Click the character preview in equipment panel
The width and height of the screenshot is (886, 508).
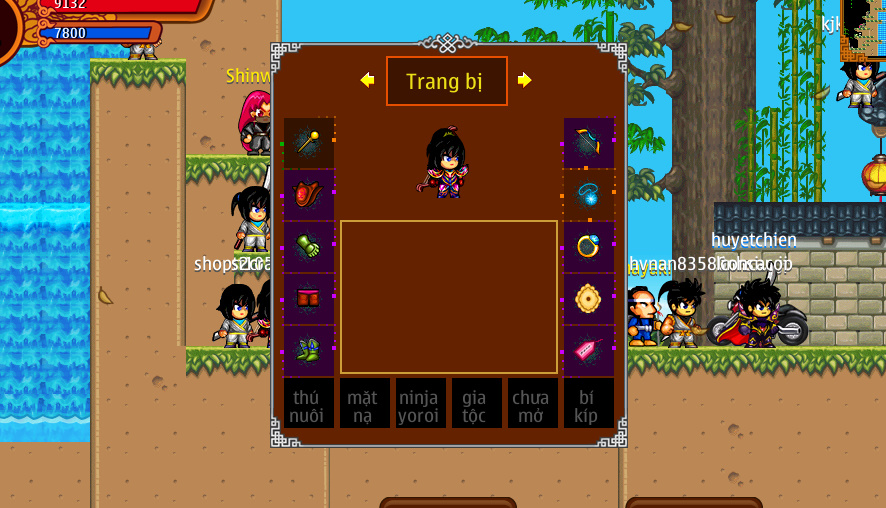pos(446,162)
